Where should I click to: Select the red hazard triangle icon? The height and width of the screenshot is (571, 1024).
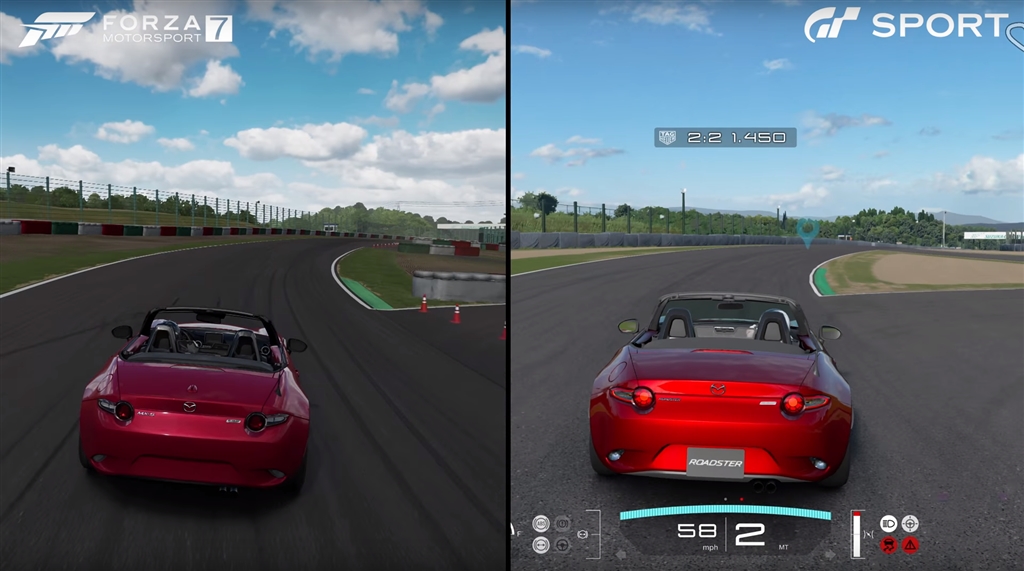[x=910, y=545]
